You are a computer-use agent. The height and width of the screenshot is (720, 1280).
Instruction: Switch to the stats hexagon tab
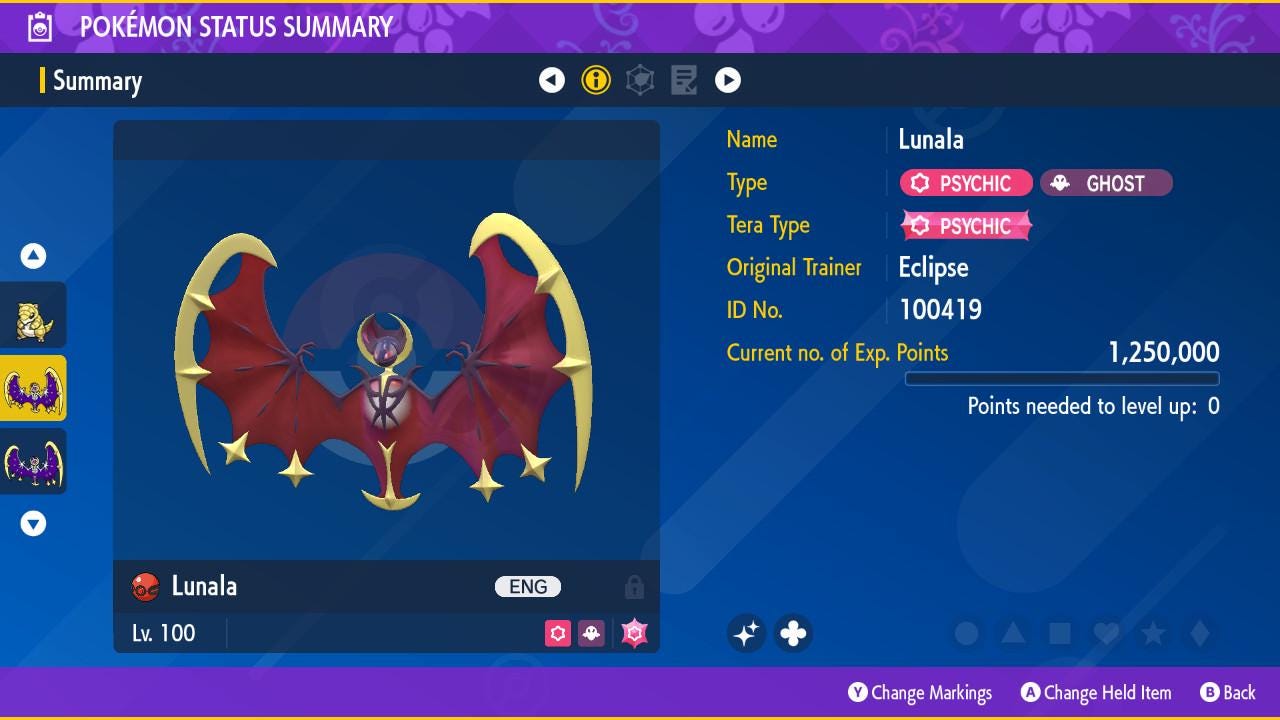(640, 80)
